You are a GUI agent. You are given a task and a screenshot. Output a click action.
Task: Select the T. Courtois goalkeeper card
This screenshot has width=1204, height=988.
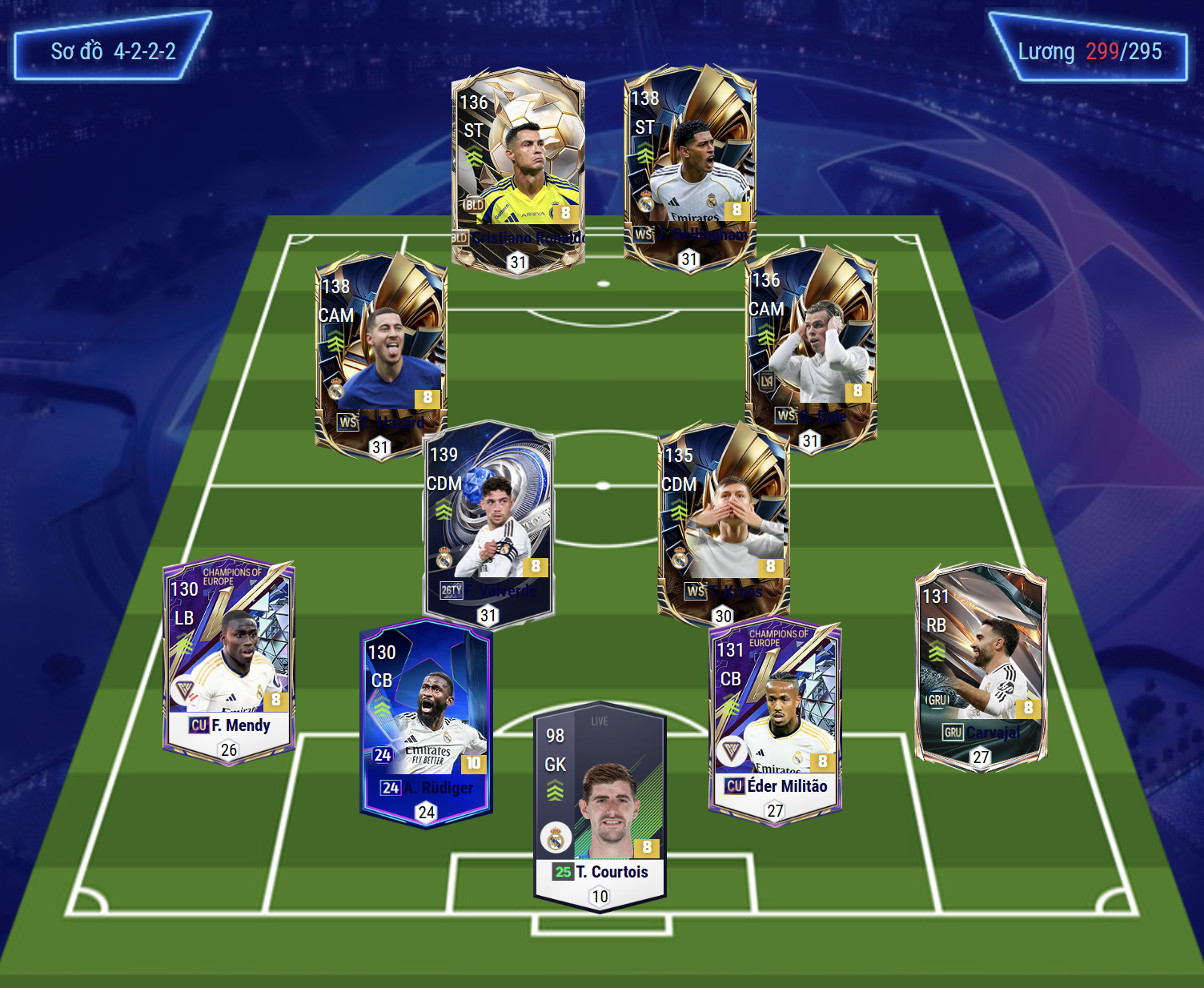600,805
